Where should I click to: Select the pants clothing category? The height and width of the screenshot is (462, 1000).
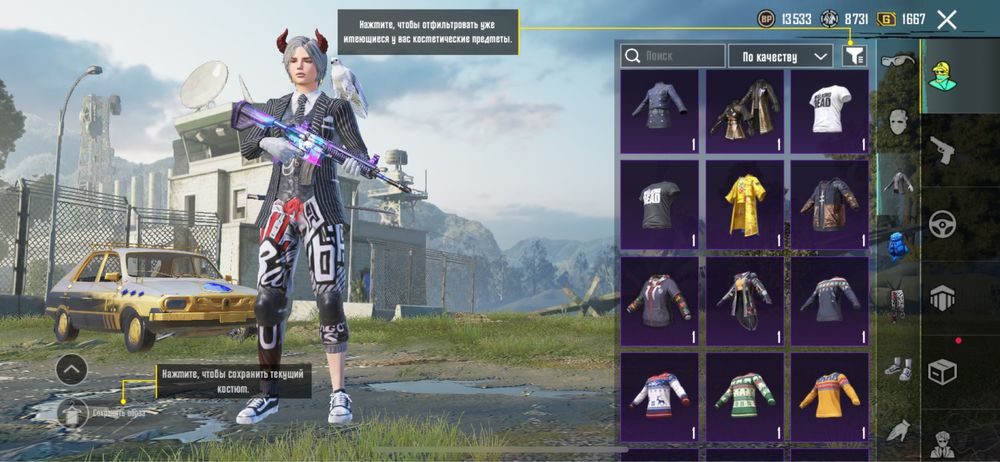896,303
